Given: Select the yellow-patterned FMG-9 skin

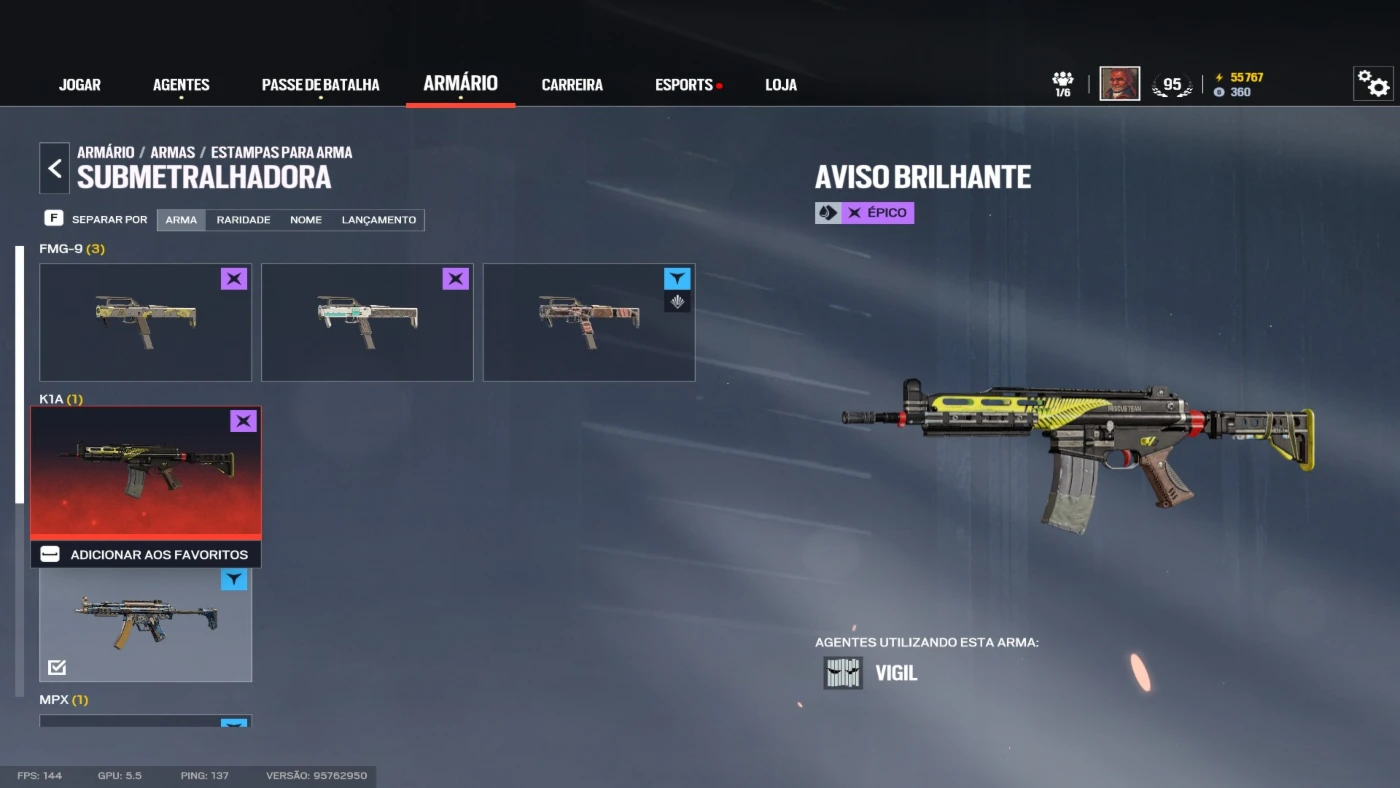Looking at the screenshot, I should 145,322.
